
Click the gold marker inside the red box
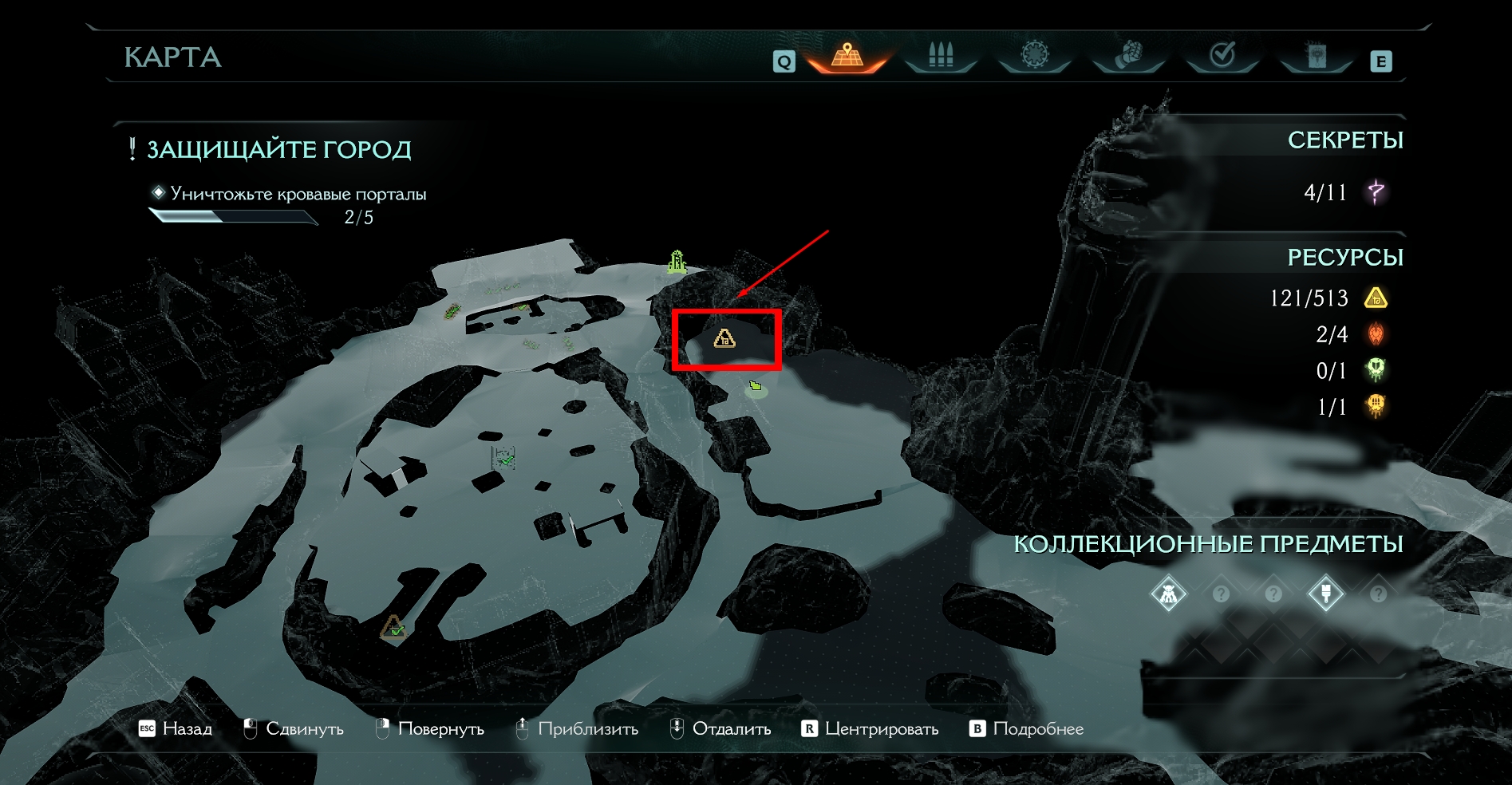(x=724, y=338)
